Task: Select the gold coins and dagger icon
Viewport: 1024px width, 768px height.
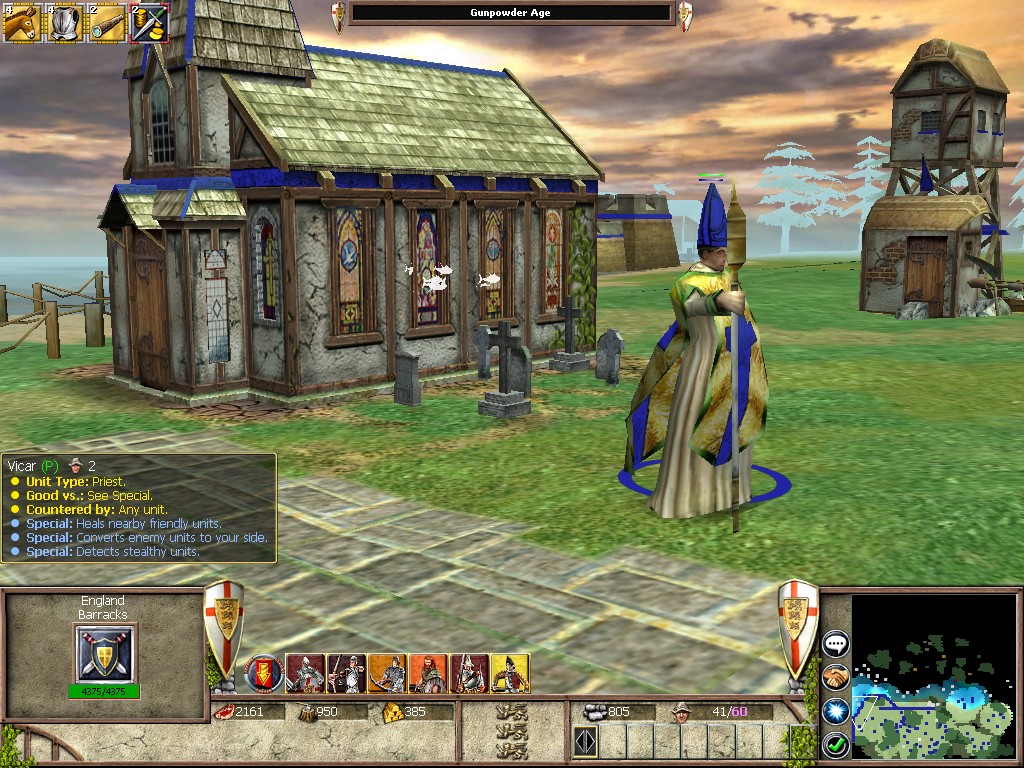Action: [149, 23]
